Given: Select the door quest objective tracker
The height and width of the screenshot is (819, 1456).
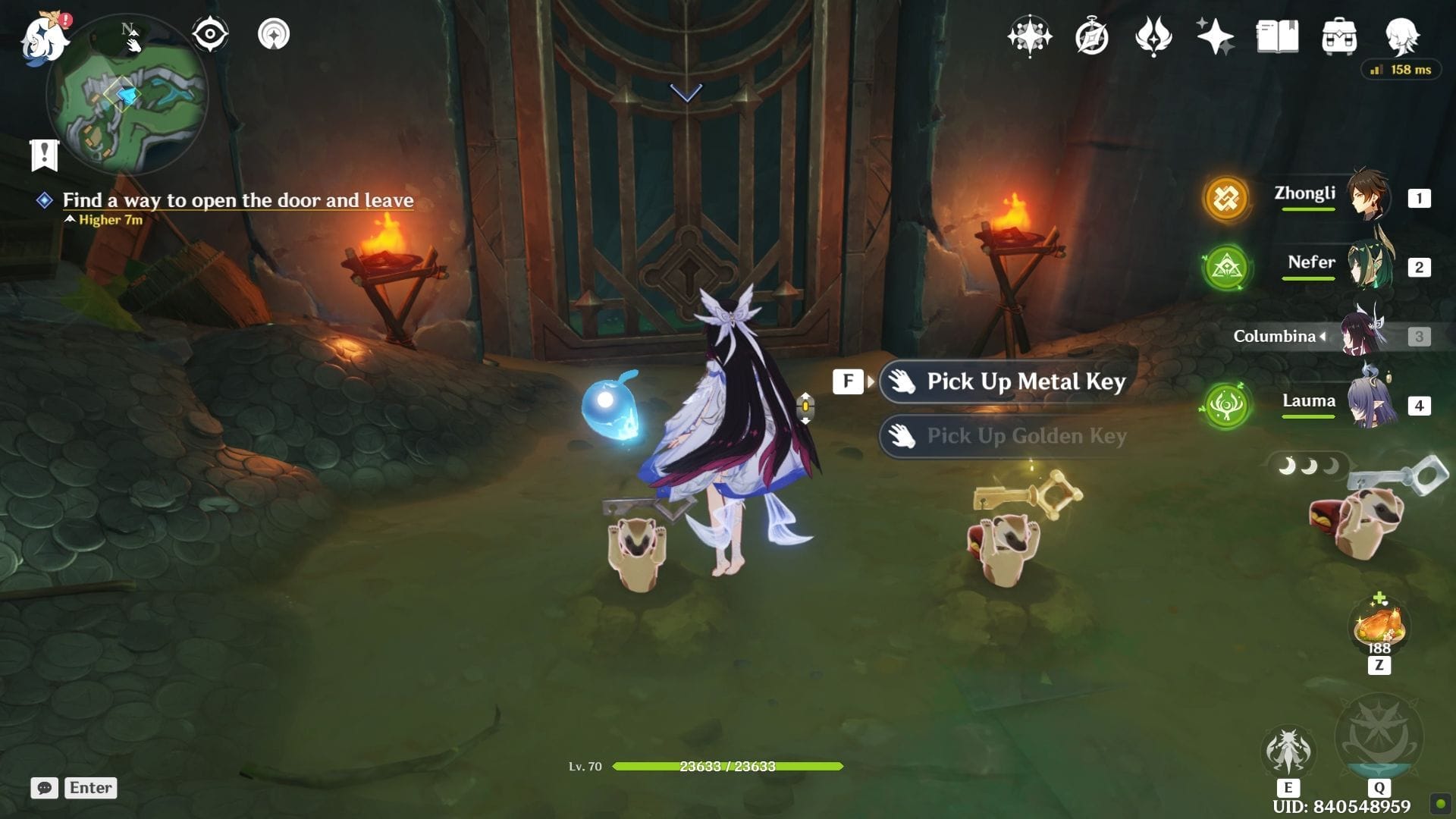Looking at the screenshot, I should pyautogui.click(x=237, y=200).
